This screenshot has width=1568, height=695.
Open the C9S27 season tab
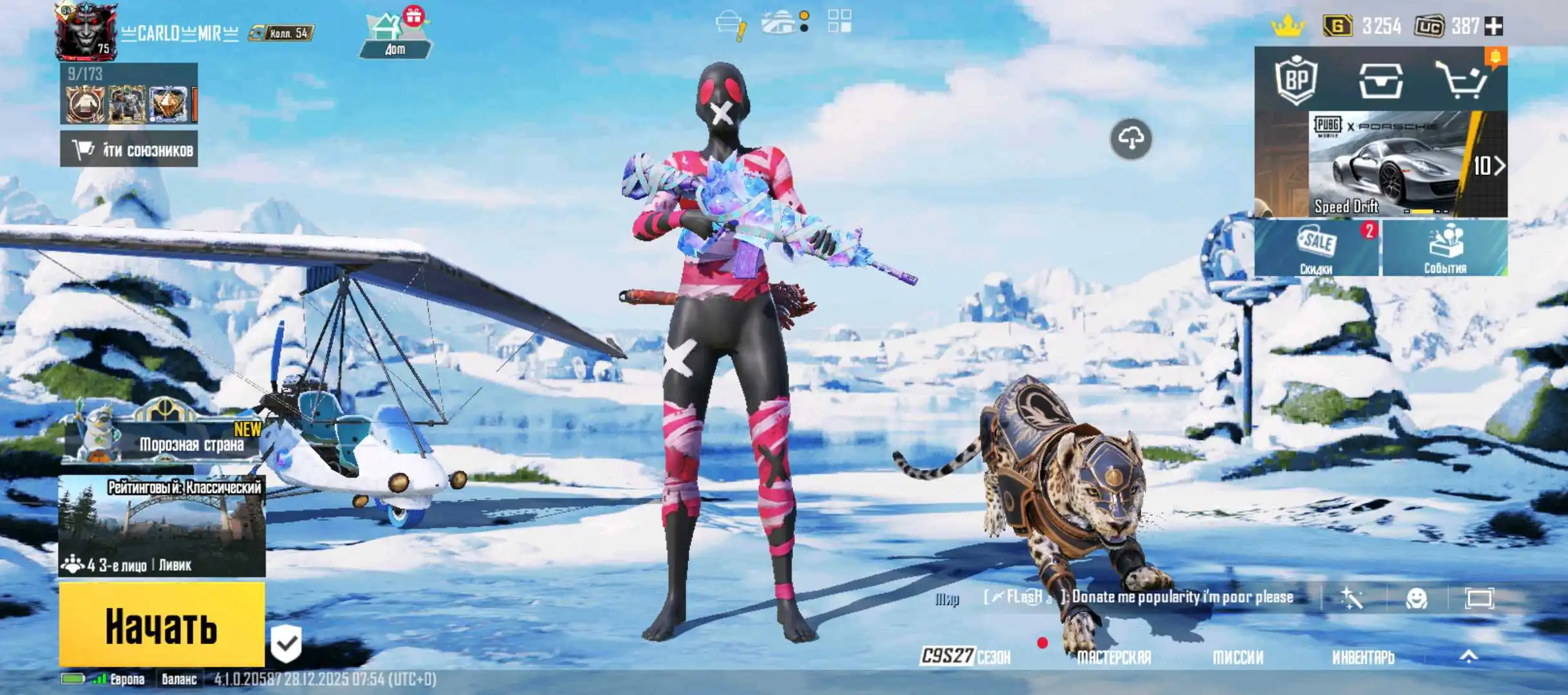(x=966, y=656)
